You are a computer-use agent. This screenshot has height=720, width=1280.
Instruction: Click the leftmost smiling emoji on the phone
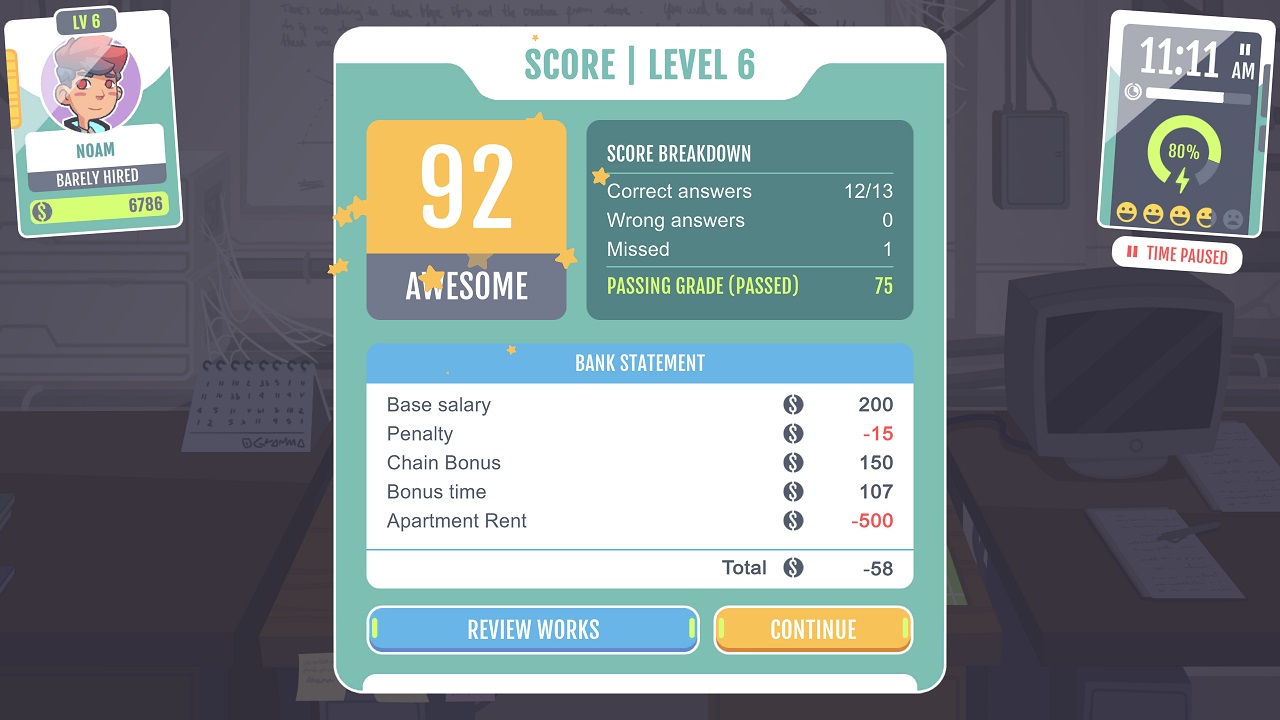point(1126,213)
